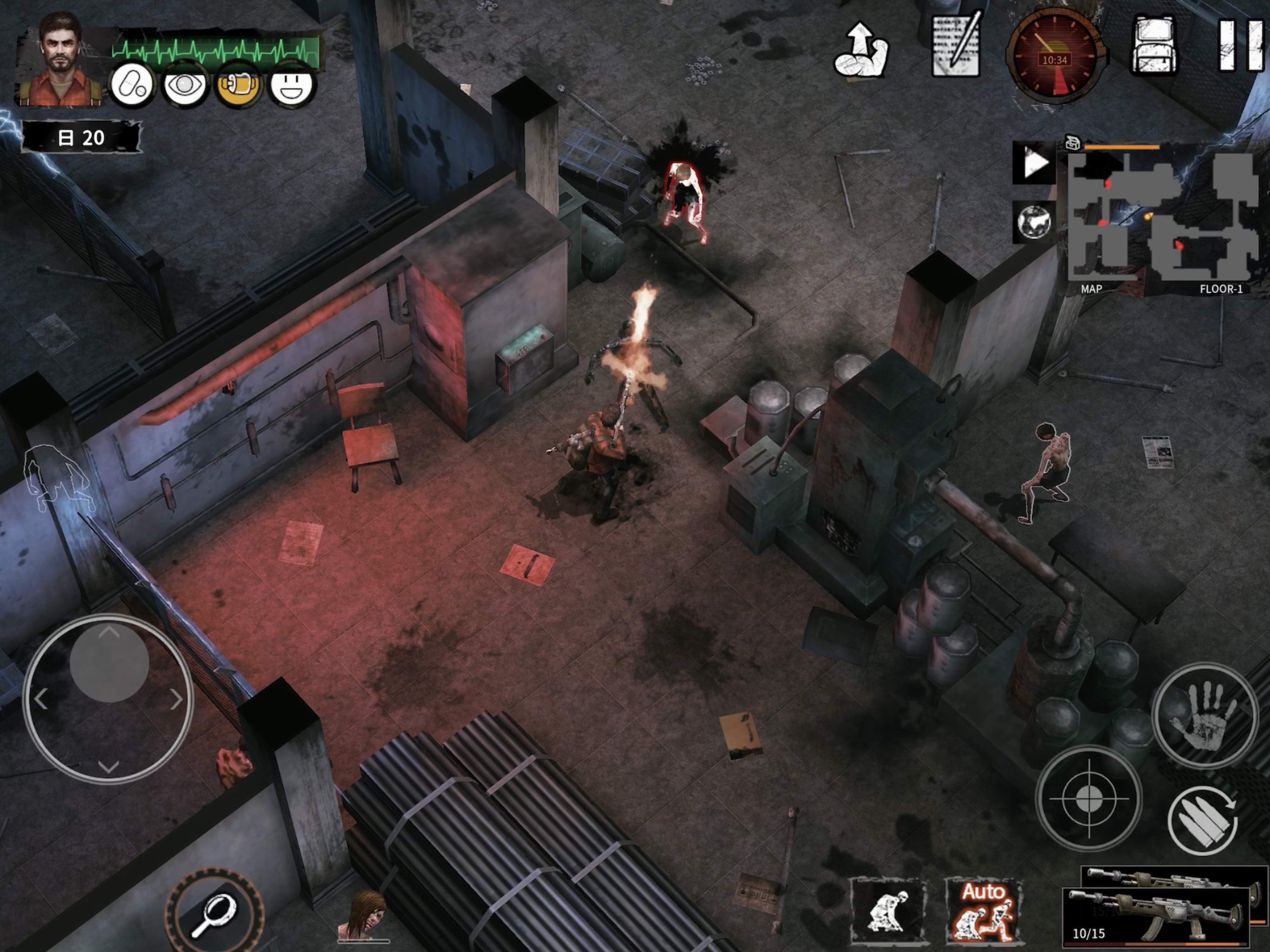
Task: Click the flexing arm skills icon
Action: tap(860, 51)
